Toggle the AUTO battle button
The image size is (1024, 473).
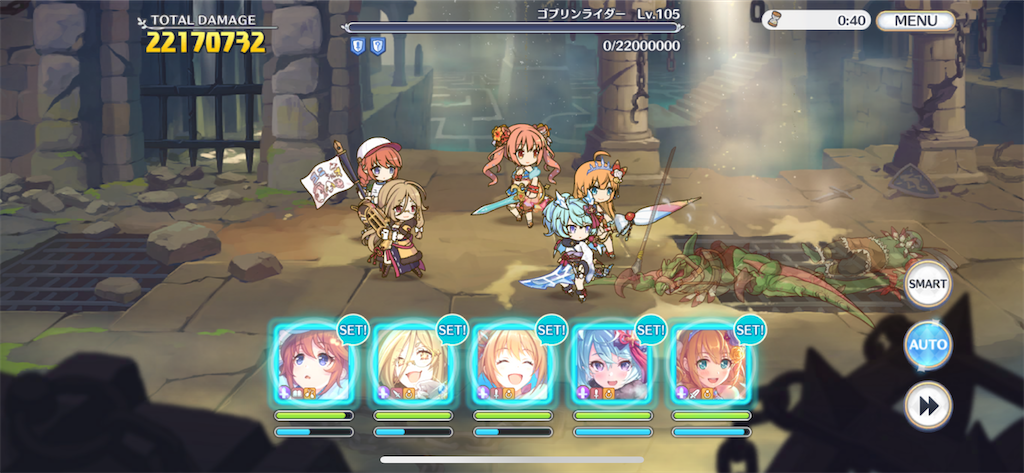[x=927, y=346]
